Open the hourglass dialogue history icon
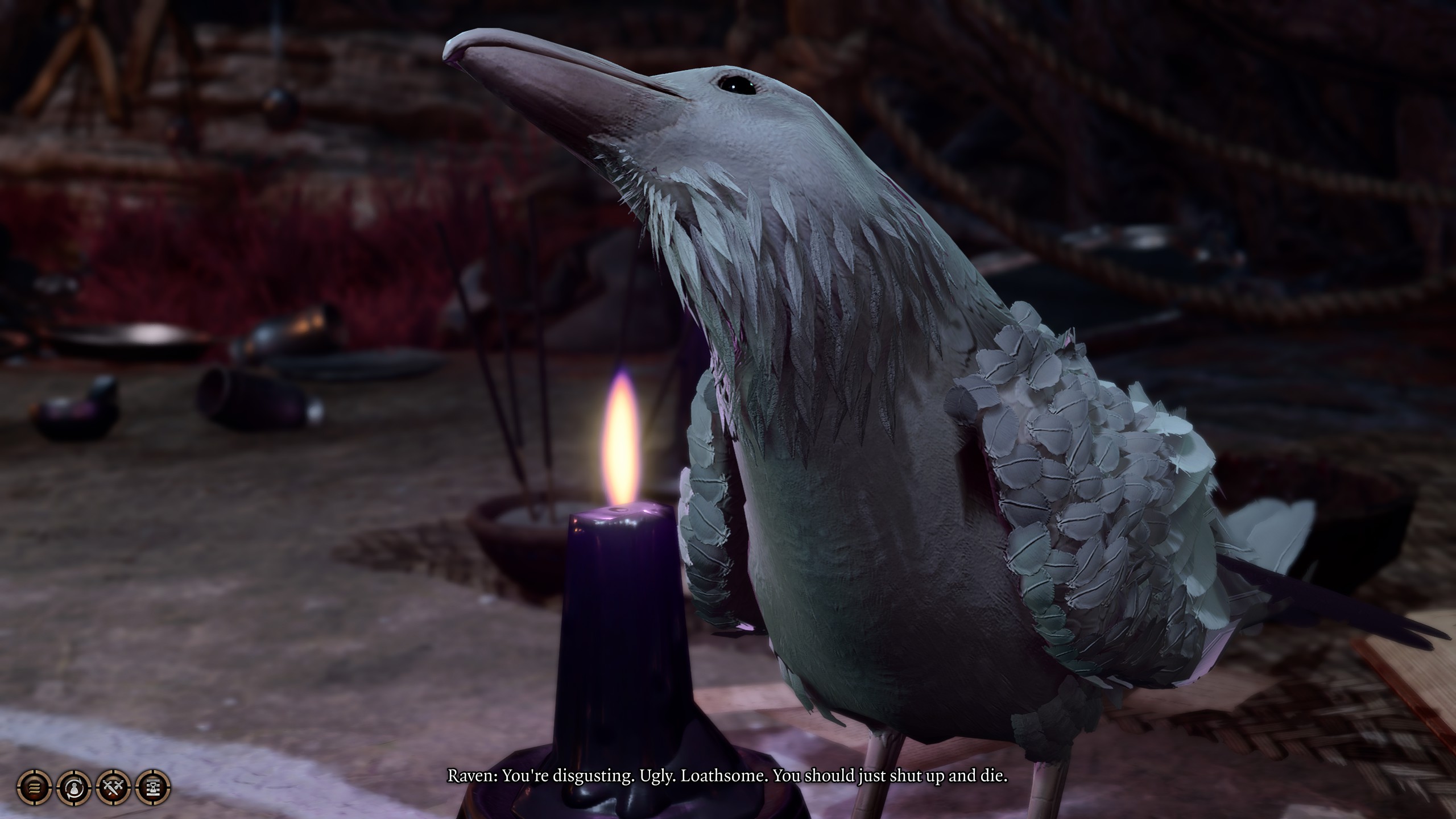The height and width of the screenshot is (819, 1456). tap(153, 788)
